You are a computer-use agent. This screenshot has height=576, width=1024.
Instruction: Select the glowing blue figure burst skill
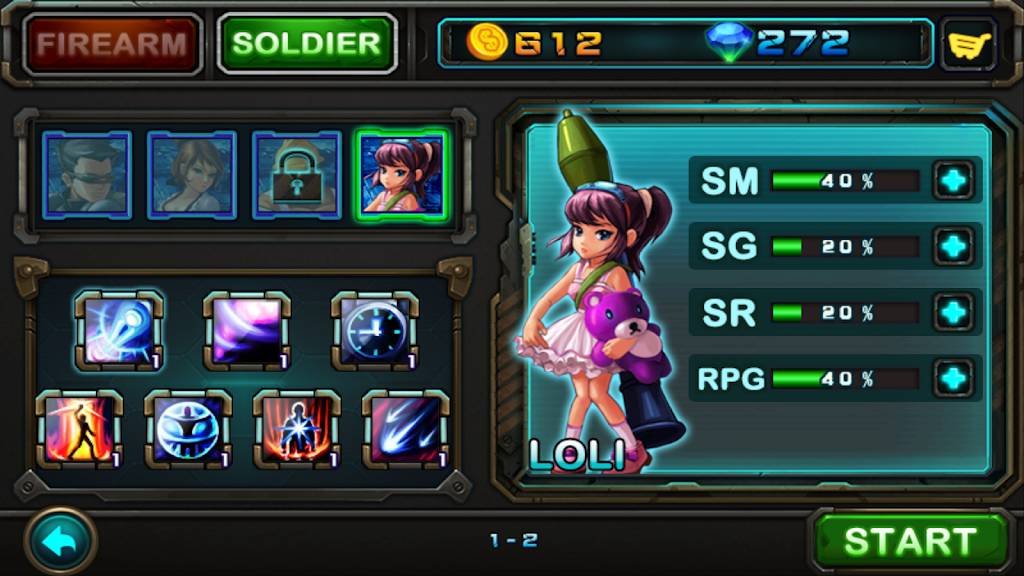[x=297, y=430]
